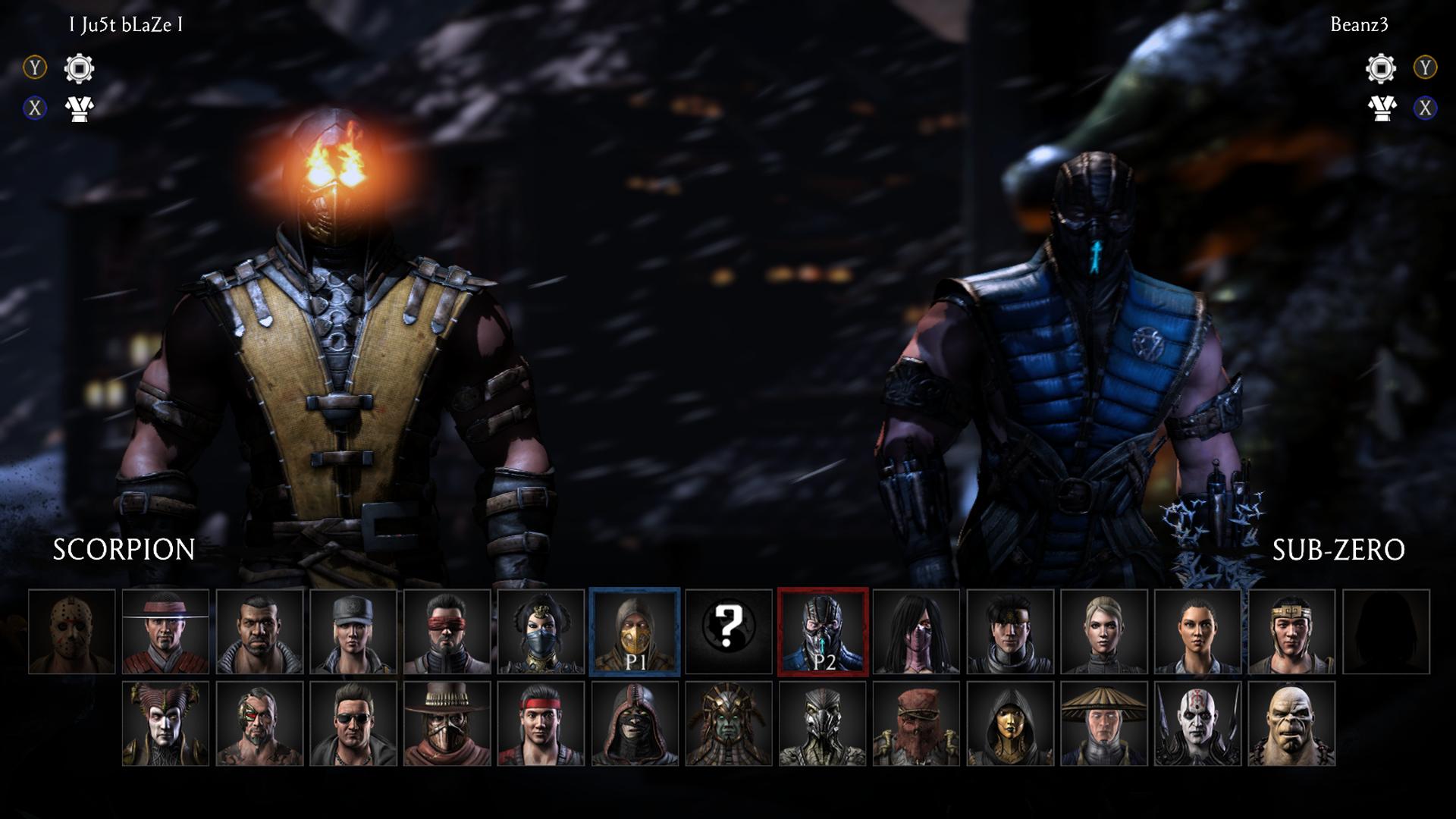This screenshot has width=1456, height=819.
Task: Select Raiden in the straw hat
Action: pyautogui.click(x=1103, y=723)
